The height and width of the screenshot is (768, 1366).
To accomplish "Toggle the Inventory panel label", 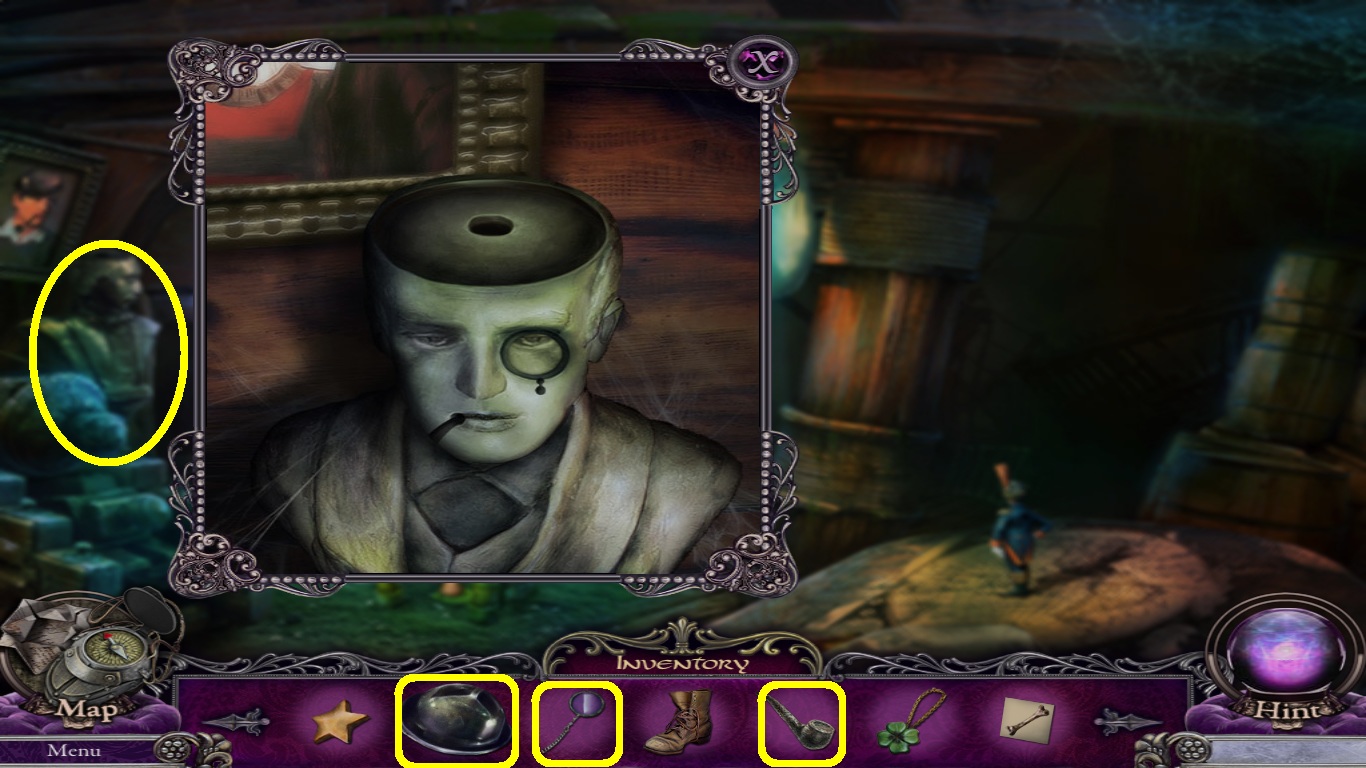I will [x=682, y=663].
